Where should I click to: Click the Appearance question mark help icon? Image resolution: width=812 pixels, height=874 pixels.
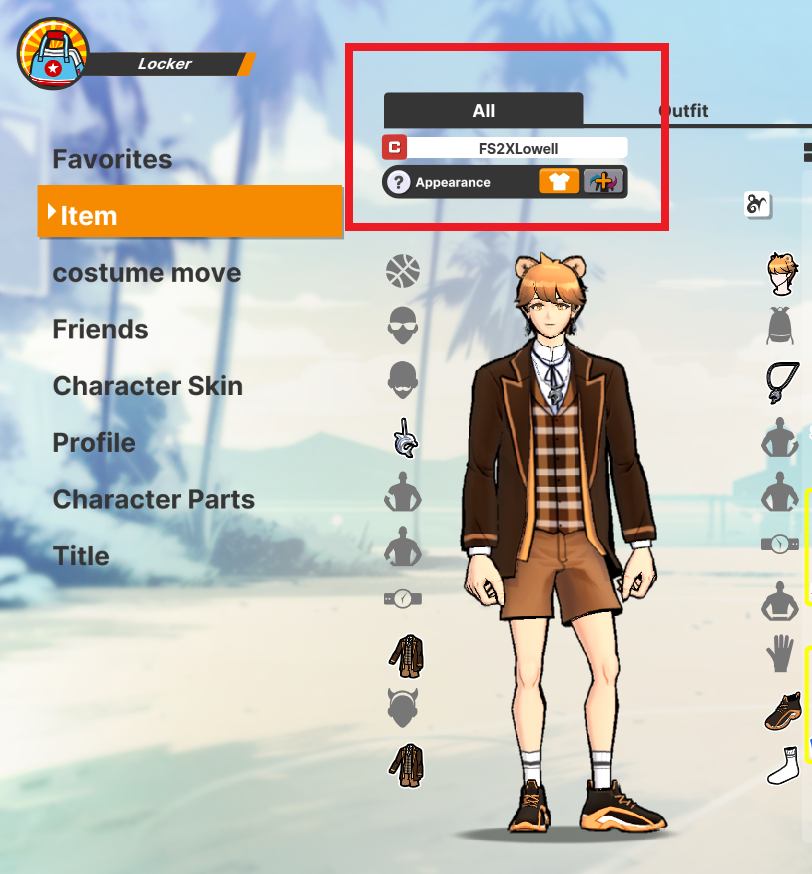(x=399, y=182)
